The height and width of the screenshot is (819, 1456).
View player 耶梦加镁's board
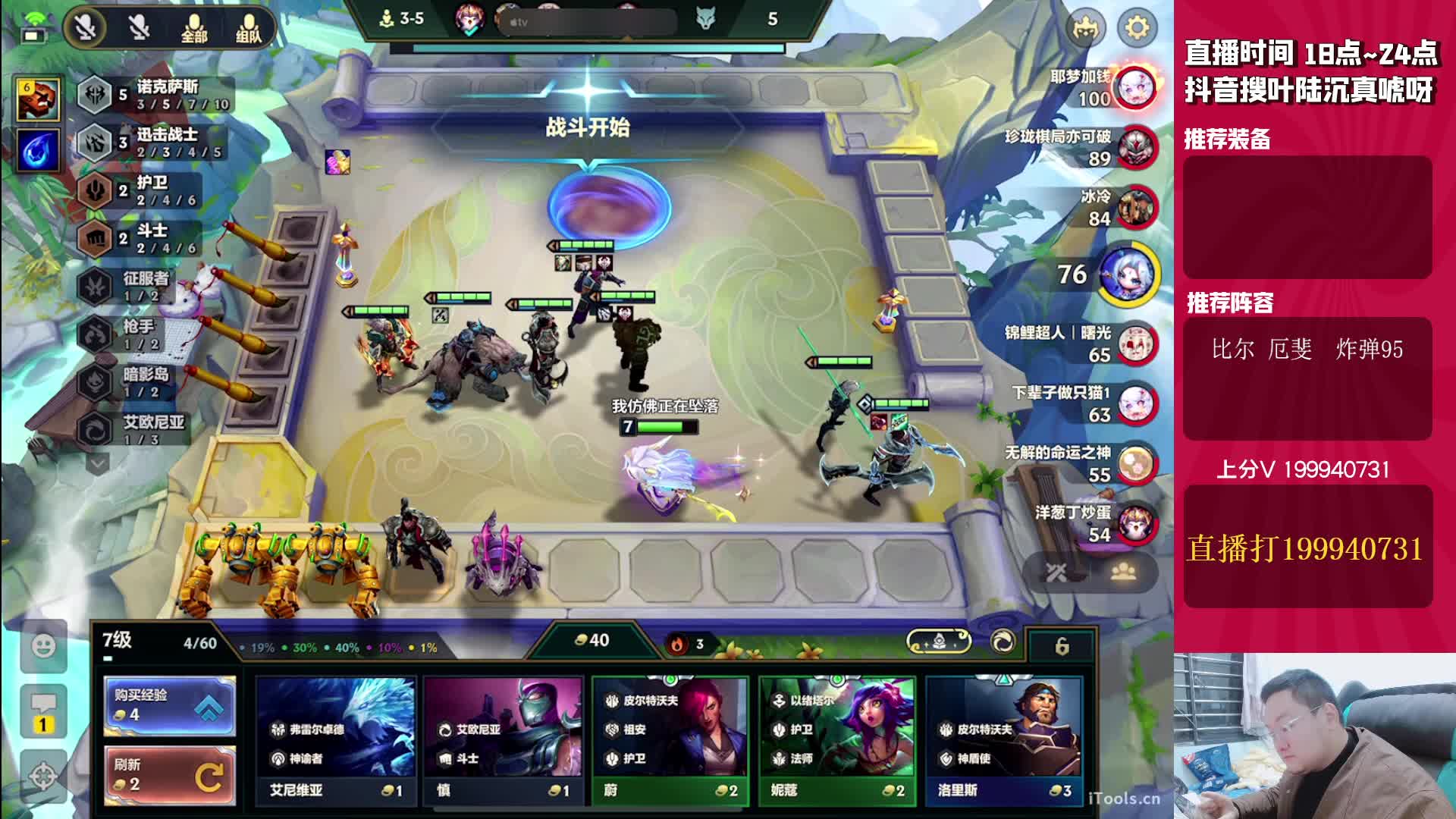pos(1136,87)
